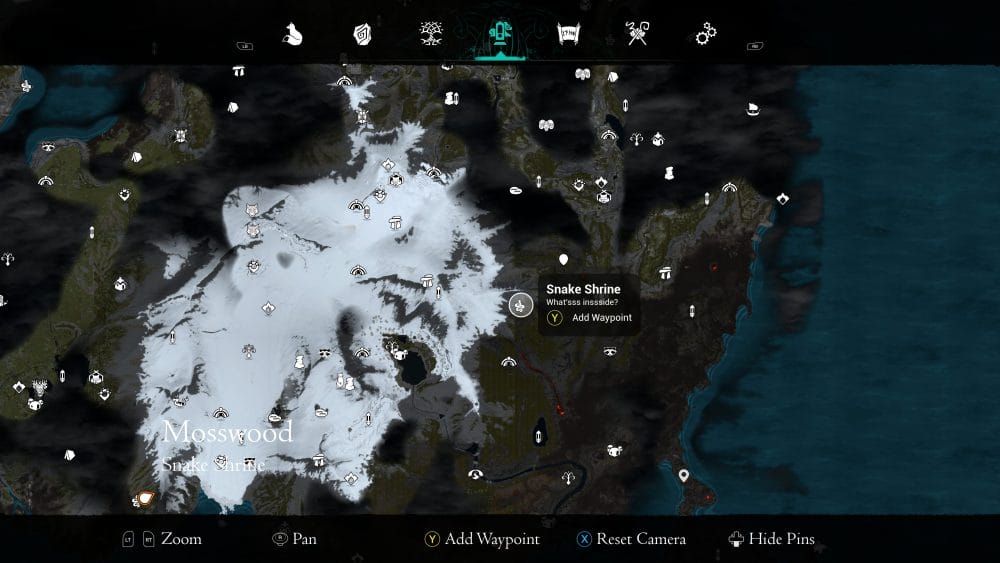Open the fox icon tab

pos(293,35)
